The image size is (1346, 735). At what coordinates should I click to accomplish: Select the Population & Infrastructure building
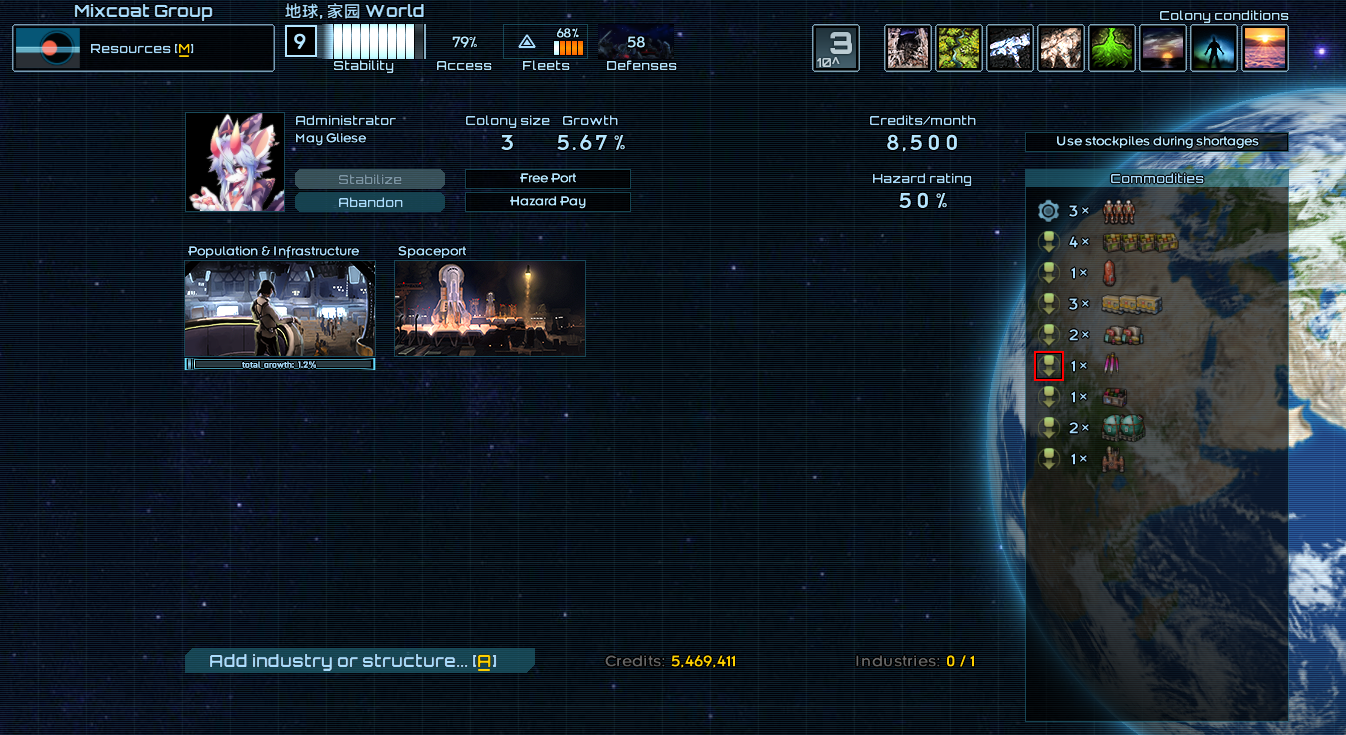tap(280, 309)
